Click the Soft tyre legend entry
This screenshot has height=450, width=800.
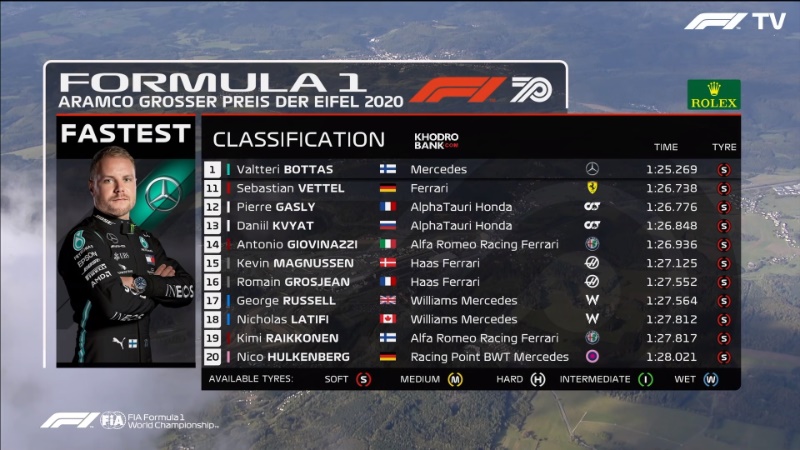click(363, 380)
